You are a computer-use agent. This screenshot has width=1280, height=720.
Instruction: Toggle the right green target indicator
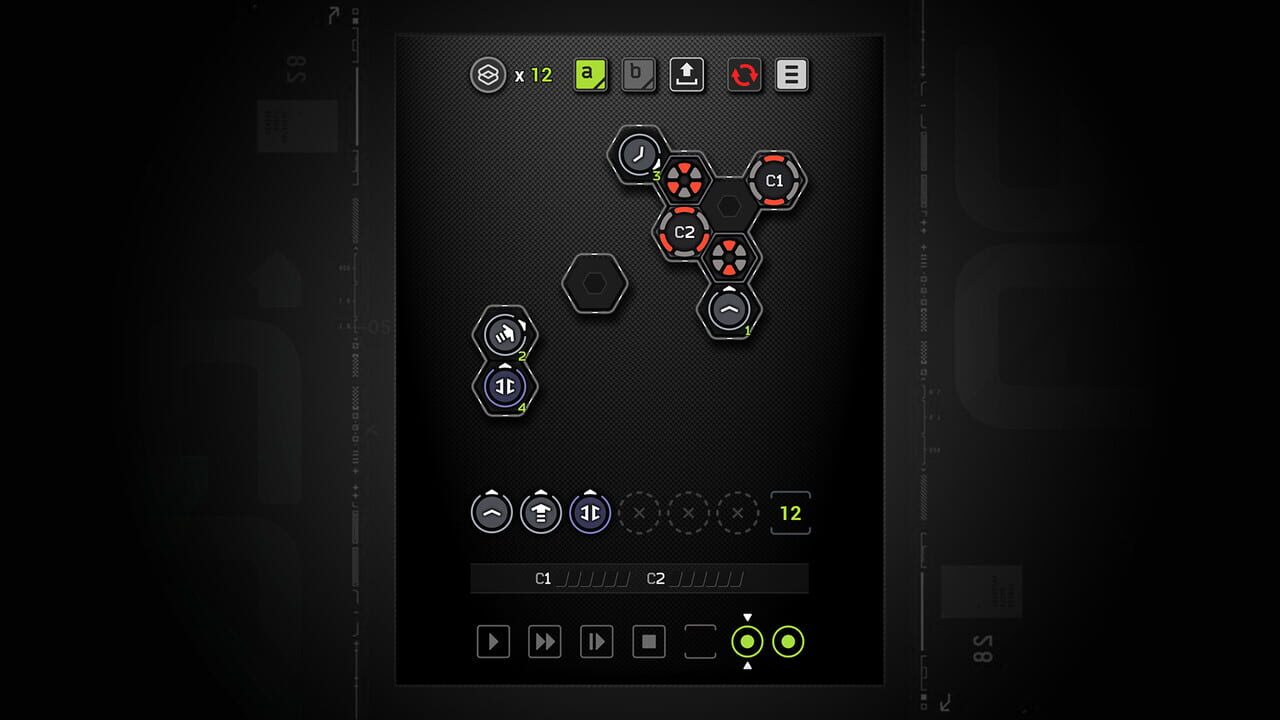pos(790,641)
